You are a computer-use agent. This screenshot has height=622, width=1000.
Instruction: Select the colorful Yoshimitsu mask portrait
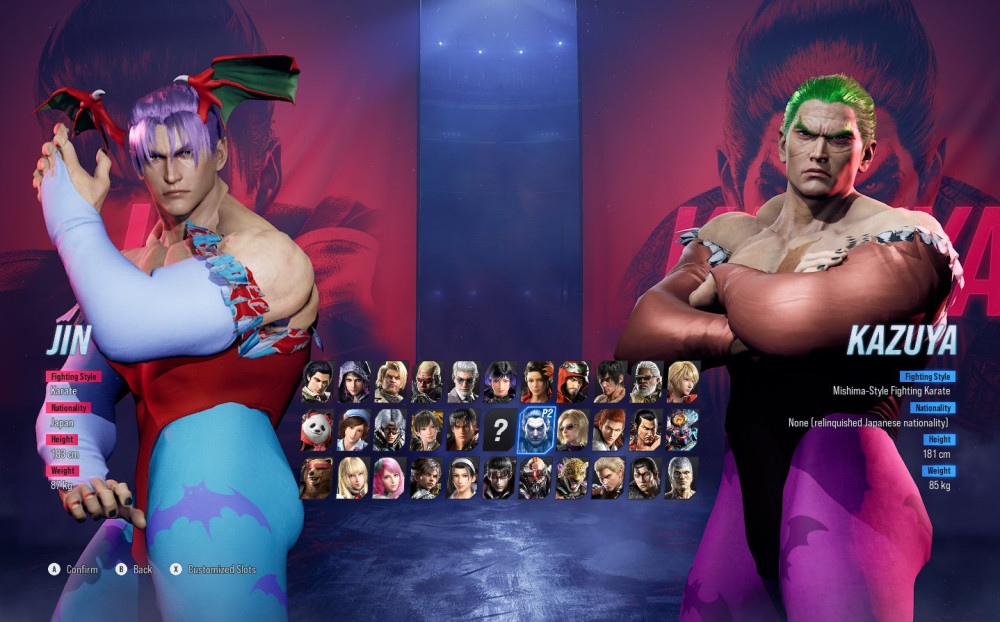click(682, 430)
